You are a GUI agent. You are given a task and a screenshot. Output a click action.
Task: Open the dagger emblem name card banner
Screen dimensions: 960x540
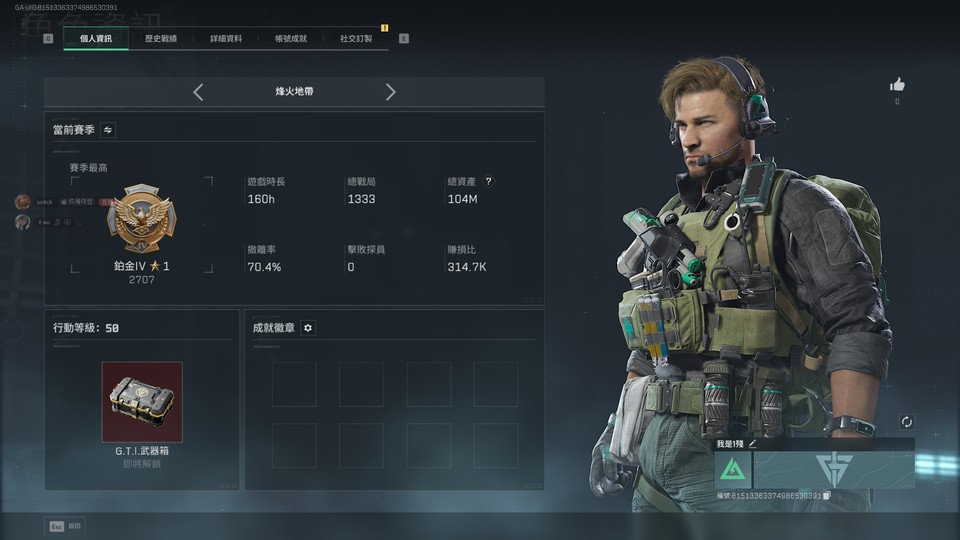pyautogui.click(x=833, y=469)
